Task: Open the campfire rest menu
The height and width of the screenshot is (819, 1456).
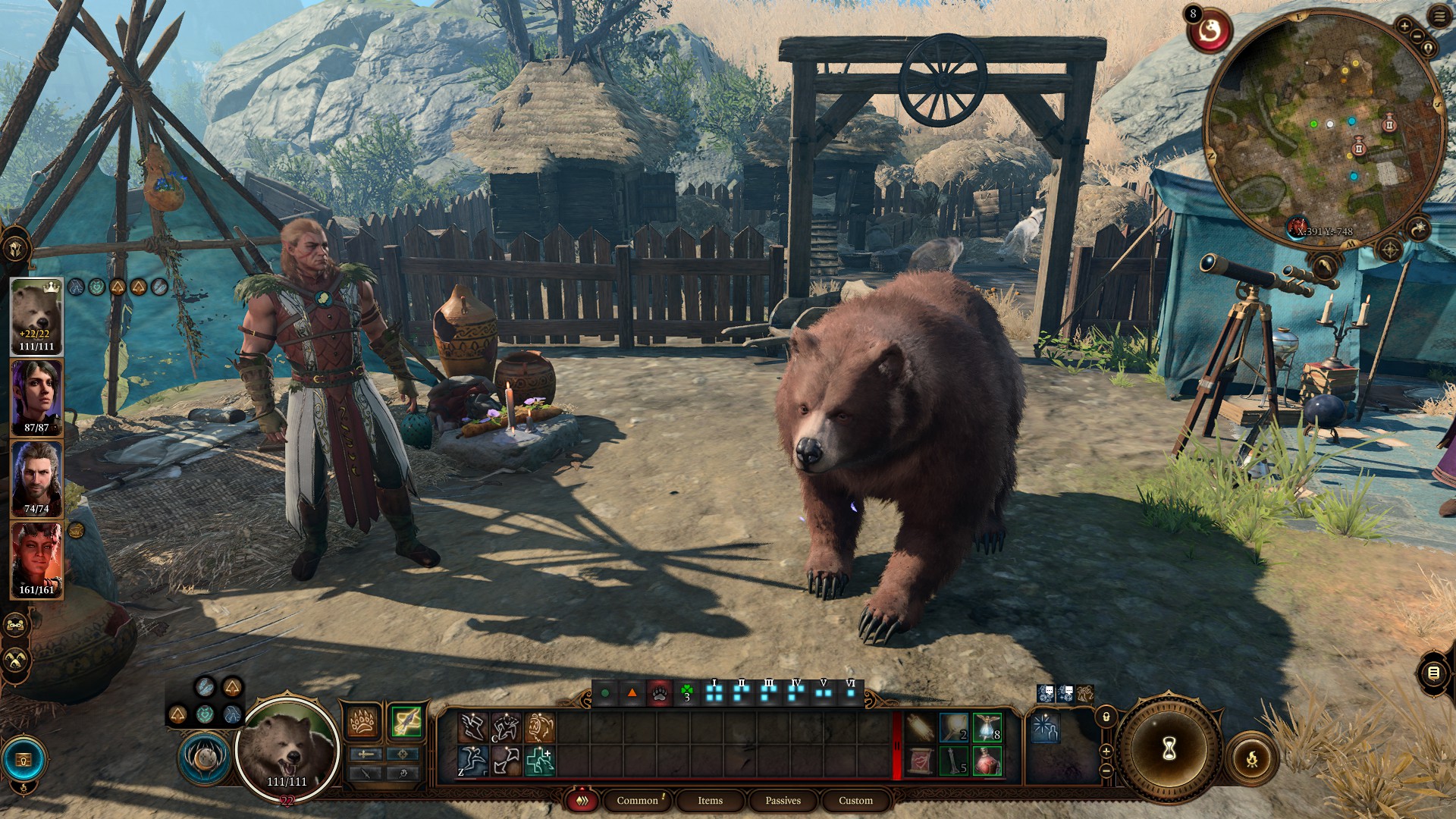Action: coord(1251,758)
